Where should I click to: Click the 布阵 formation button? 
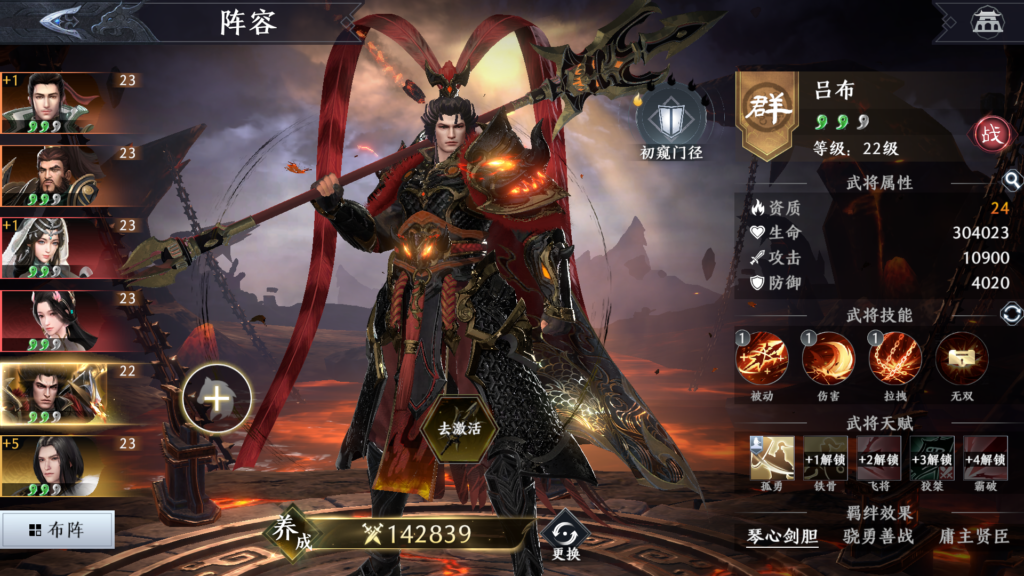[x=57, y=530]
